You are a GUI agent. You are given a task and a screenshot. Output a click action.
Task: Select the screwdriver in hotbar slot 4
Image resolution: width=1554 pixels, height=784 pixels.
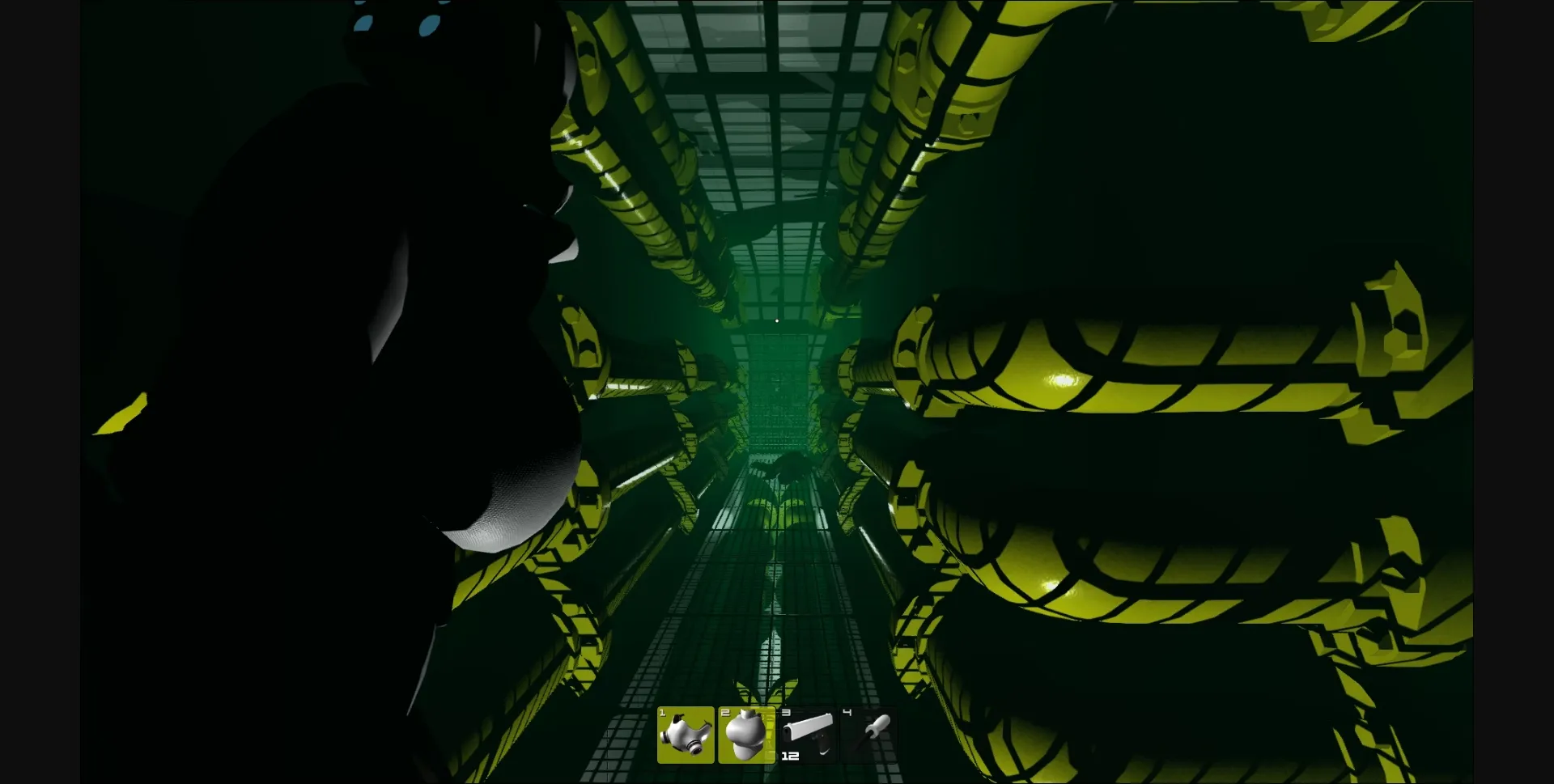[868, 735]
